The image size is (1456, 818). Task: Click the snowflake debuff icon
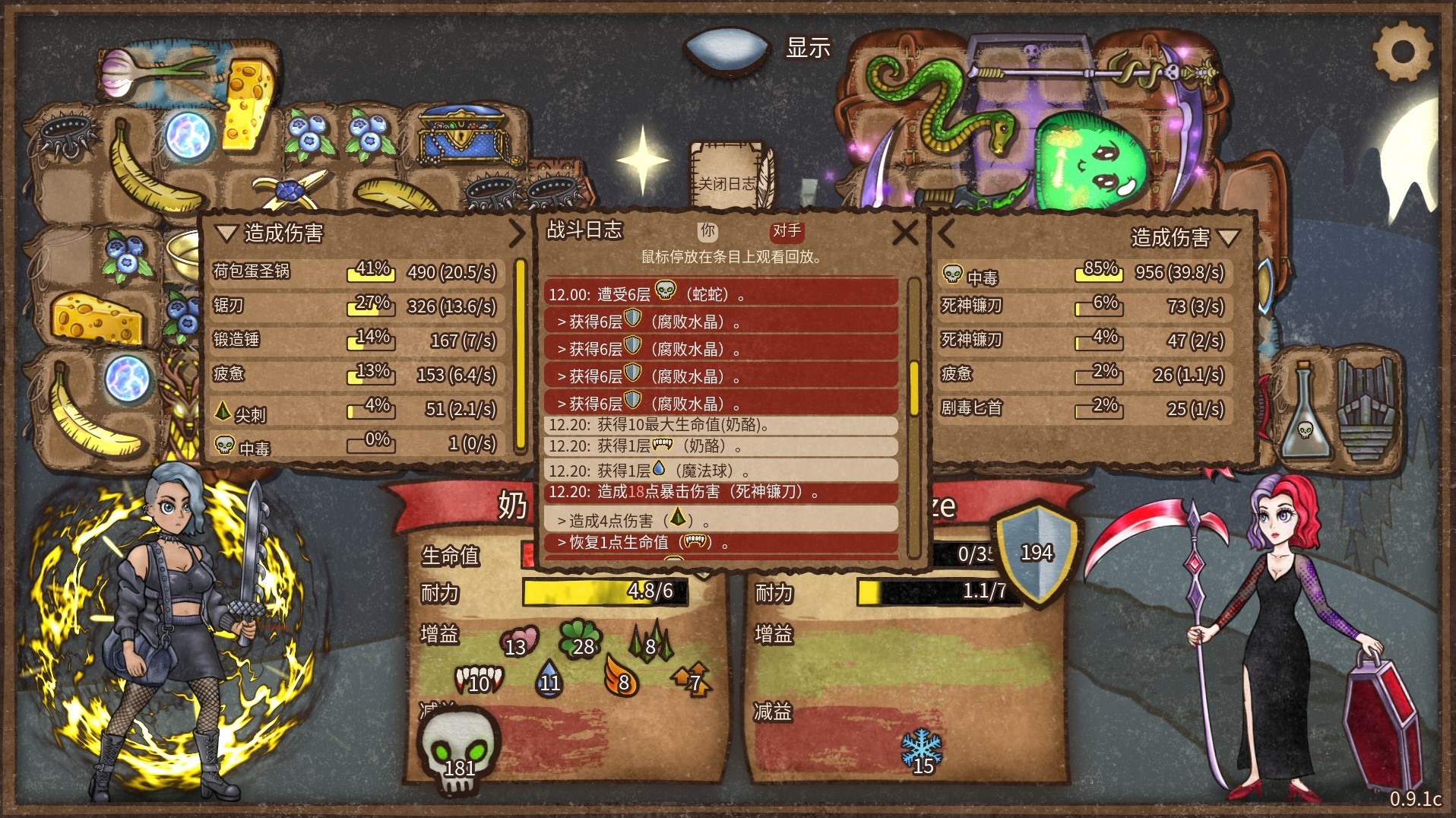(x=921, y=750)
